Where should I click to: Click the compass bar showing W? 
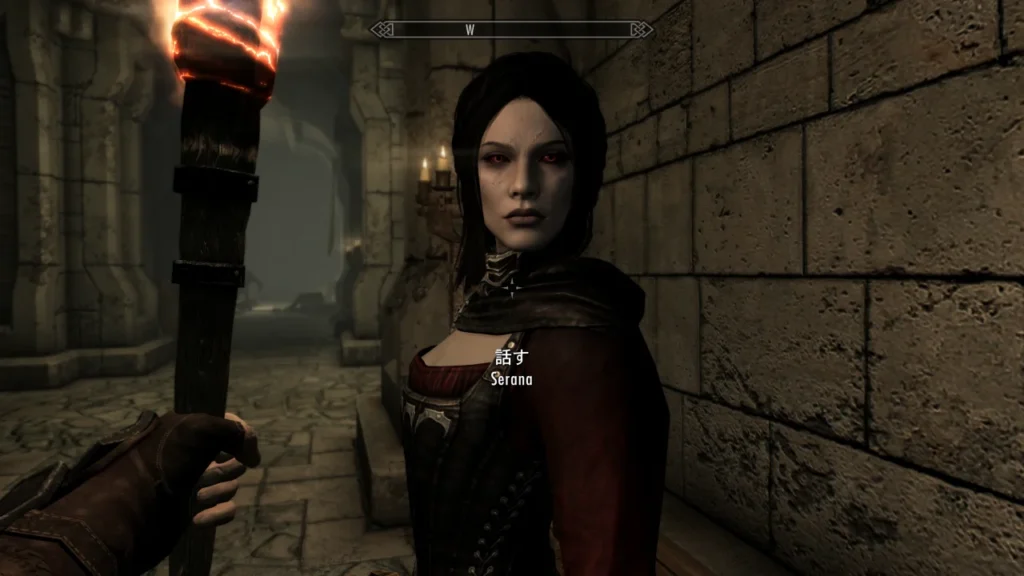511,29
